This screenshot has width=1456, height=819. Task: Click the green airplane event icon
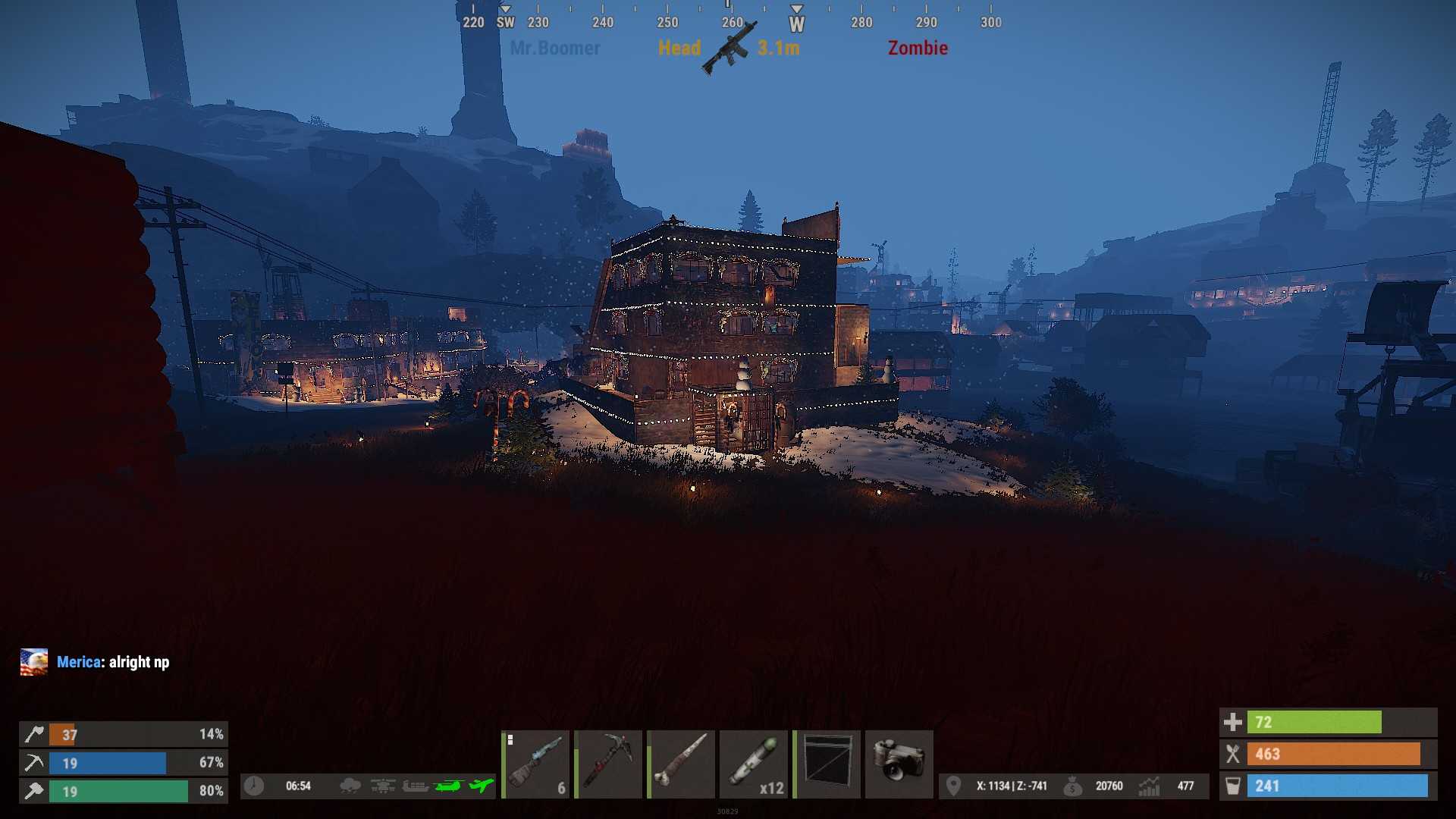tap(481, 786)
